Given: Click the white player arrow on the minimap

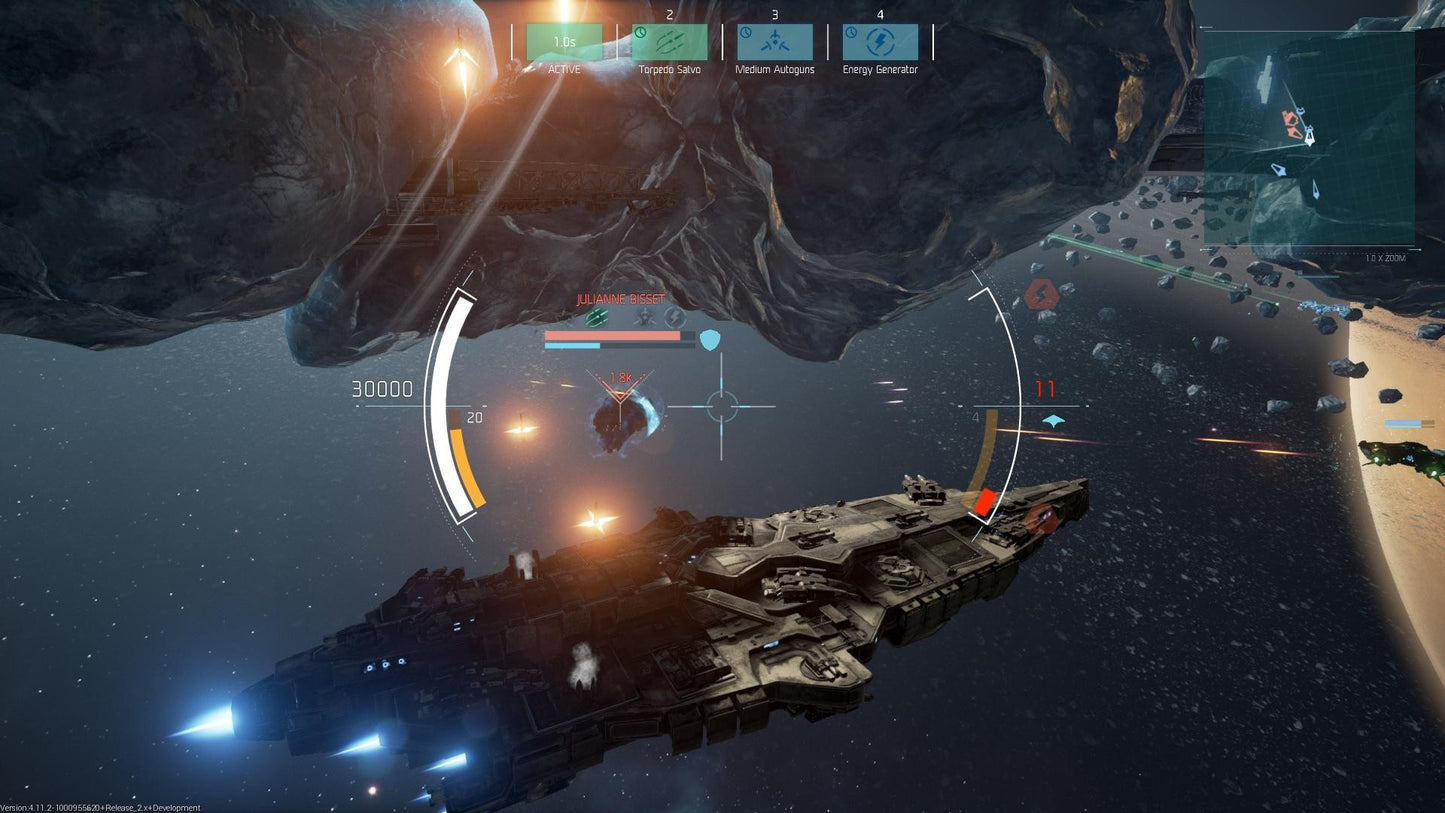Looking at the screenshot, I should (1310, 139).
